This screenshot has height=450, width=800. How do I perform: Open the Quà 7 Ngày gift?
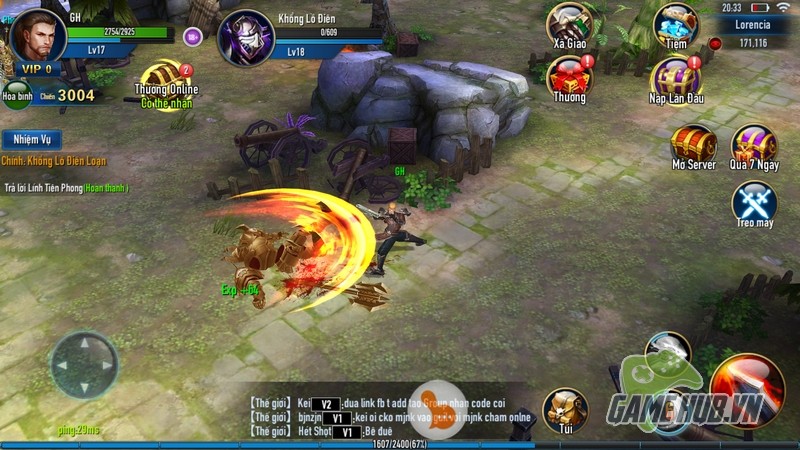coord(754,144)
